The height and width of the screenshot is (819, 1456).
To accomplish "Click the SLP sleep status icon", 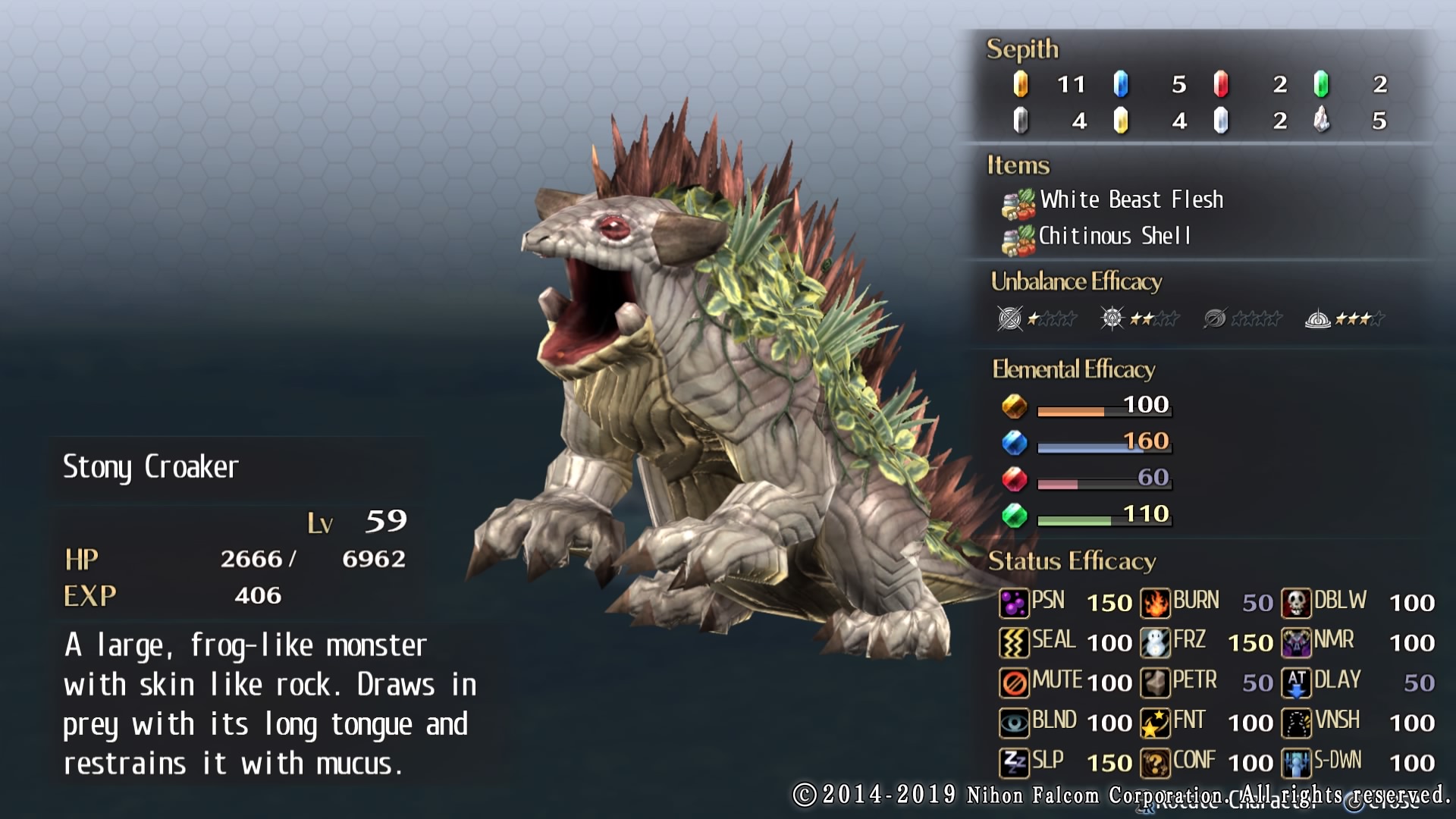I will pos(1014,762).
